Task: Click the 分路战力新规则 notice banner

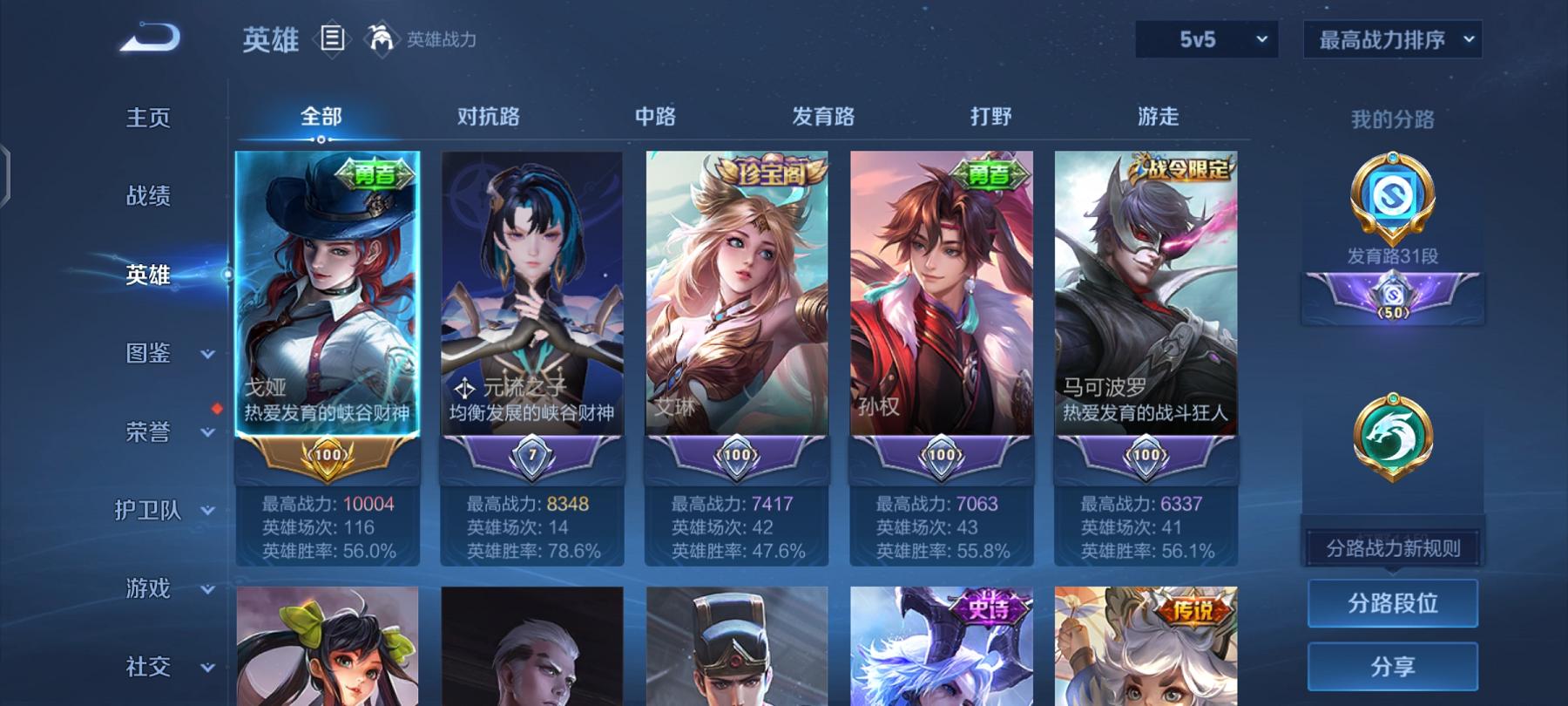Action: pos(1393,546)
